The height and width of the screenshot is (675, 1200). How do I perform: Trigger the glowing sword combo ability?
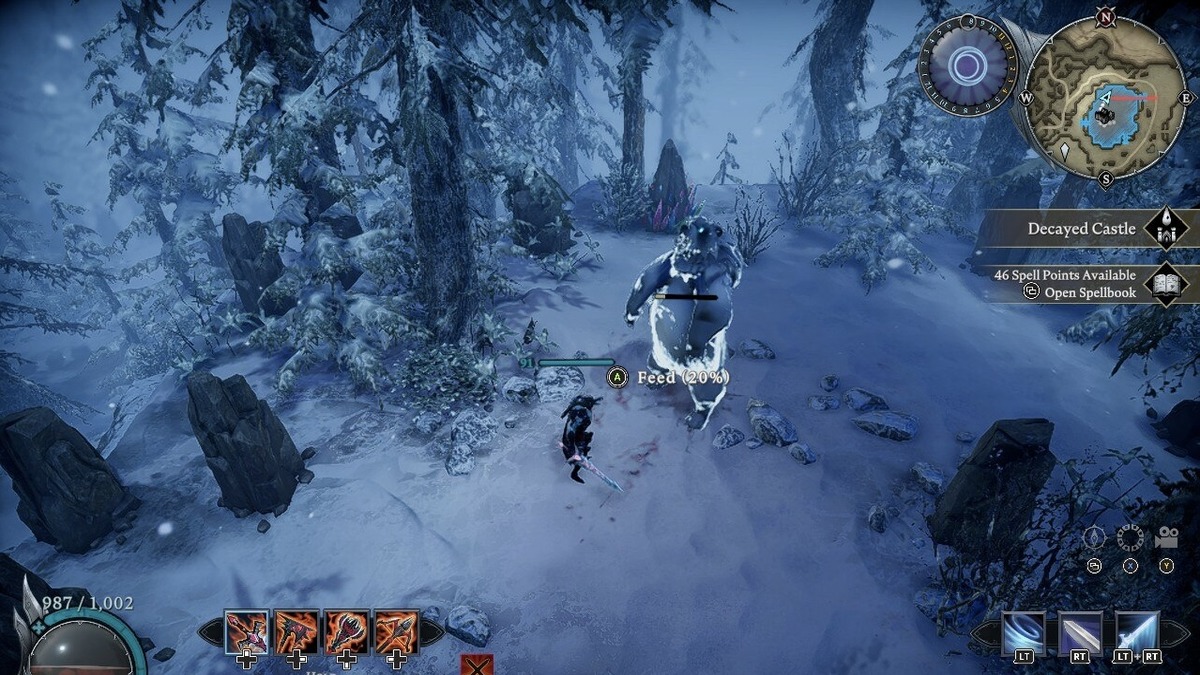tap(1137, 632)
